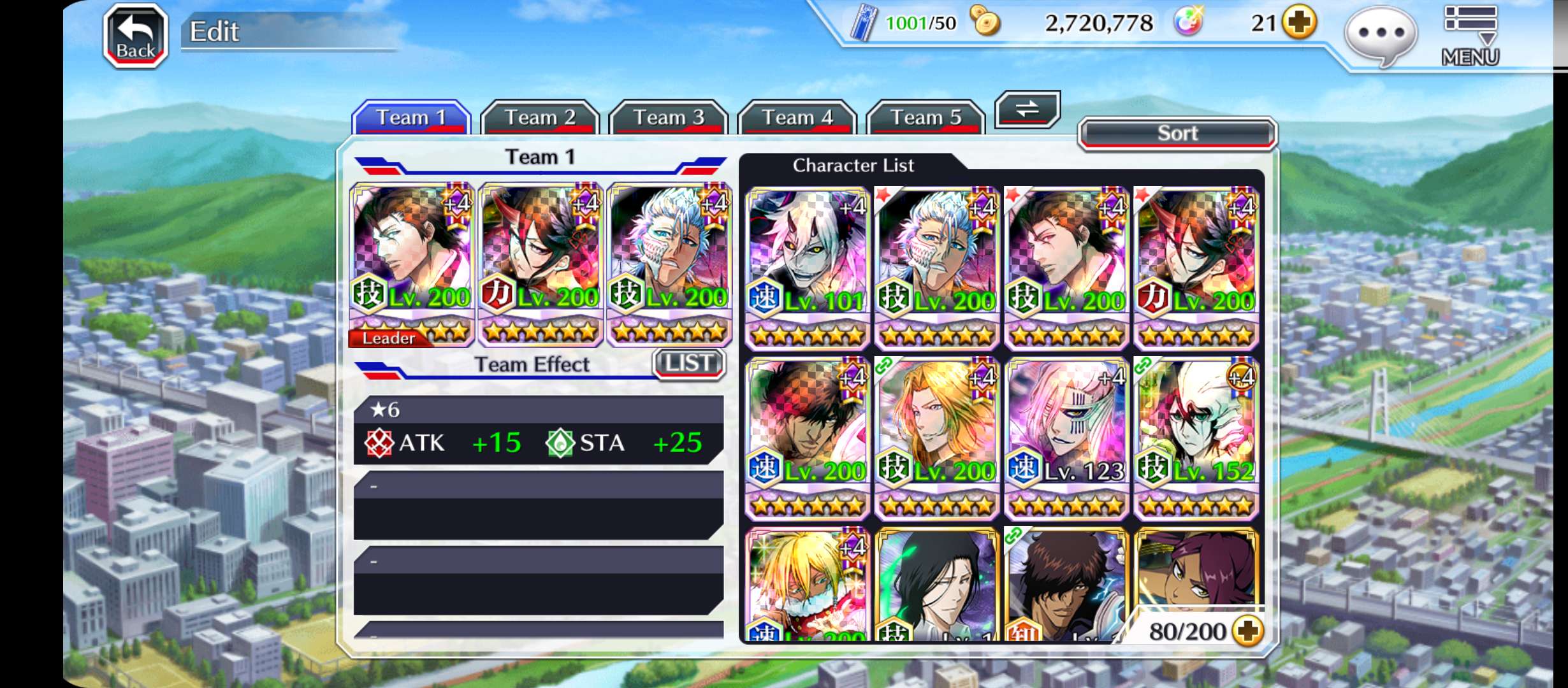Screen dimensions: 1568x688
Task: Switch to the Team 3 tab
Action: [x=668, y=117]
